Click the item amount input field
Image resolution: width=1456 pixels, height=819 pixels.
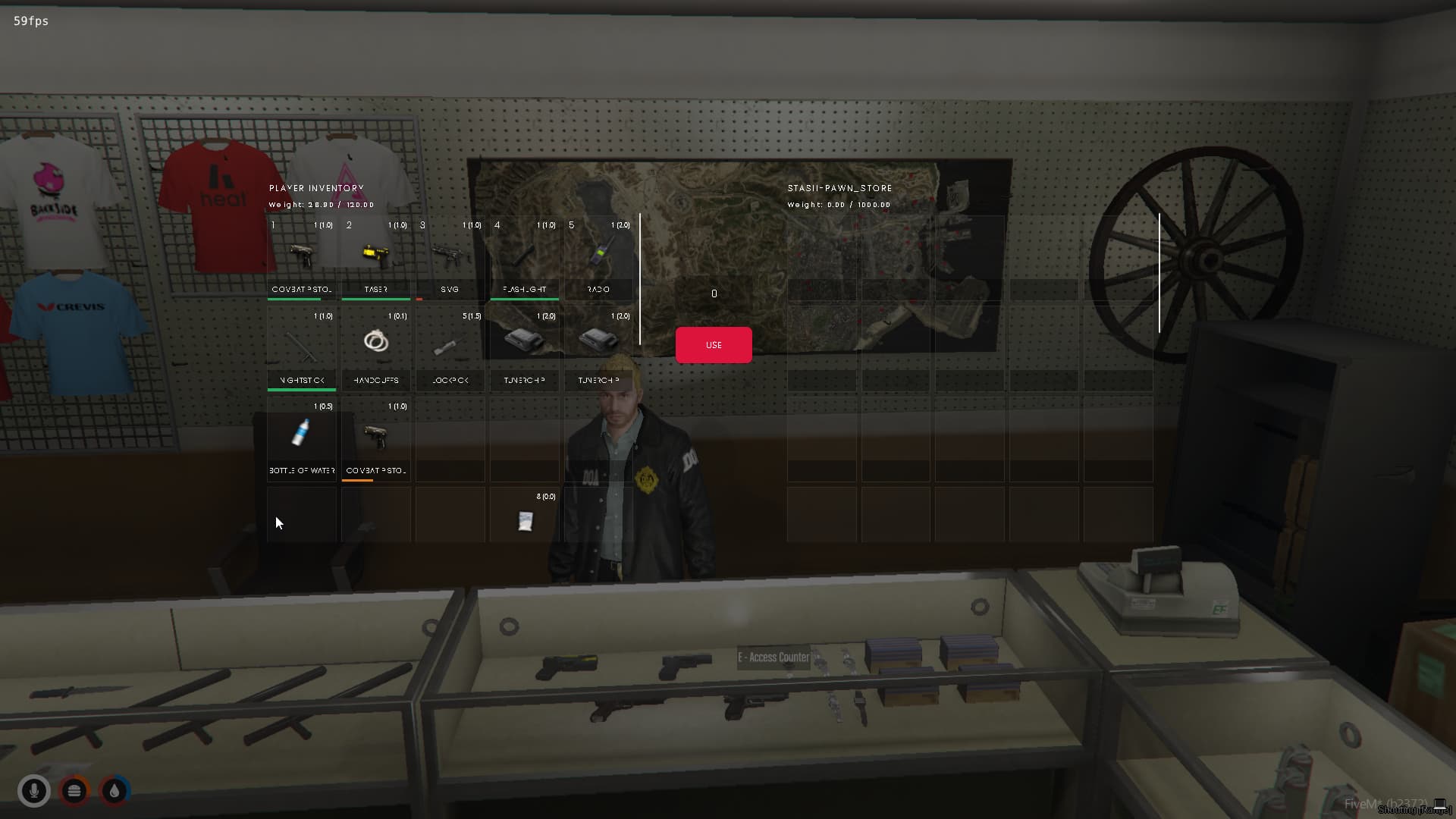click(x=713, y=293)
